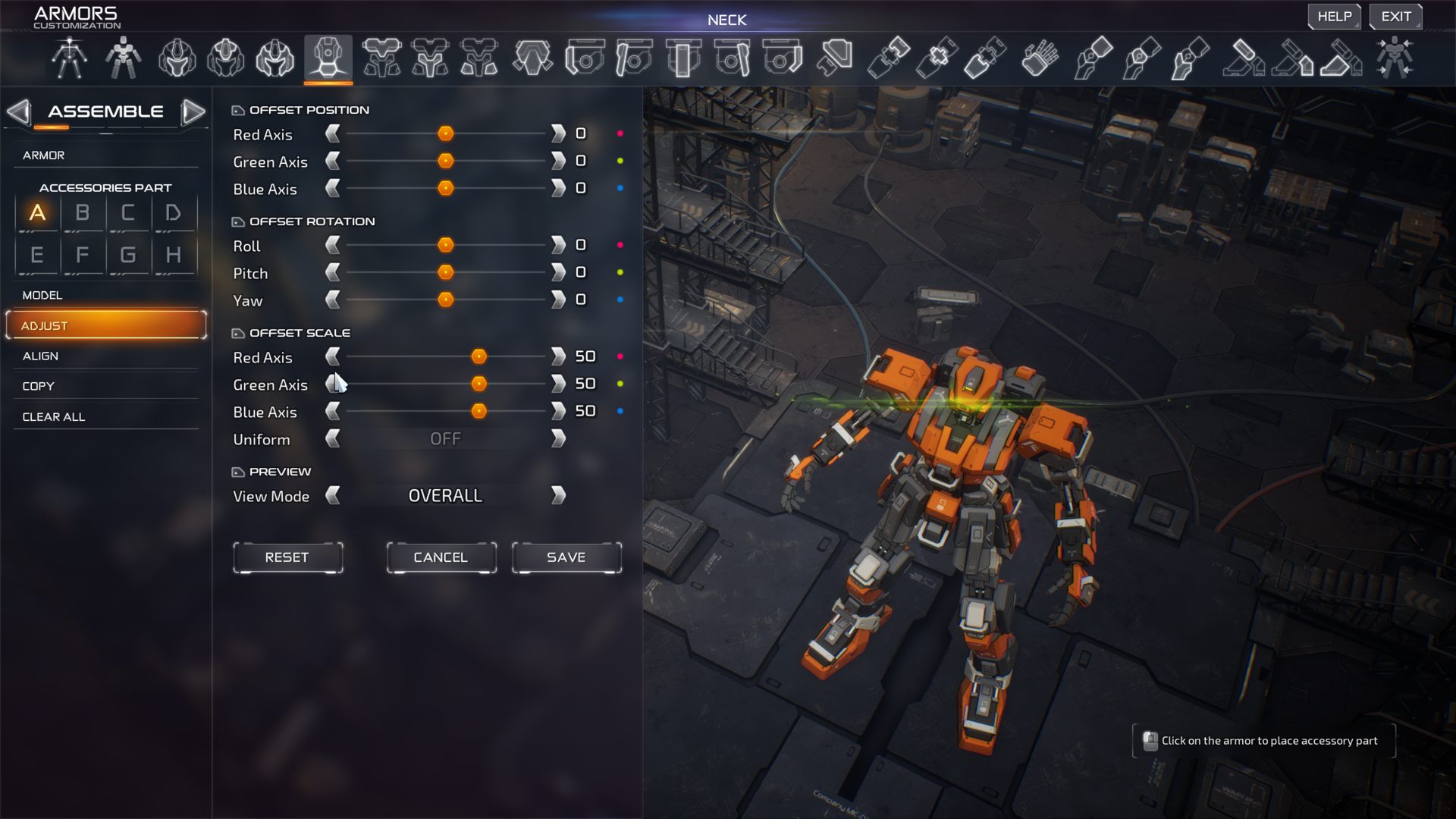
Task: Open the Help panel
Action: coord(1334,17)
